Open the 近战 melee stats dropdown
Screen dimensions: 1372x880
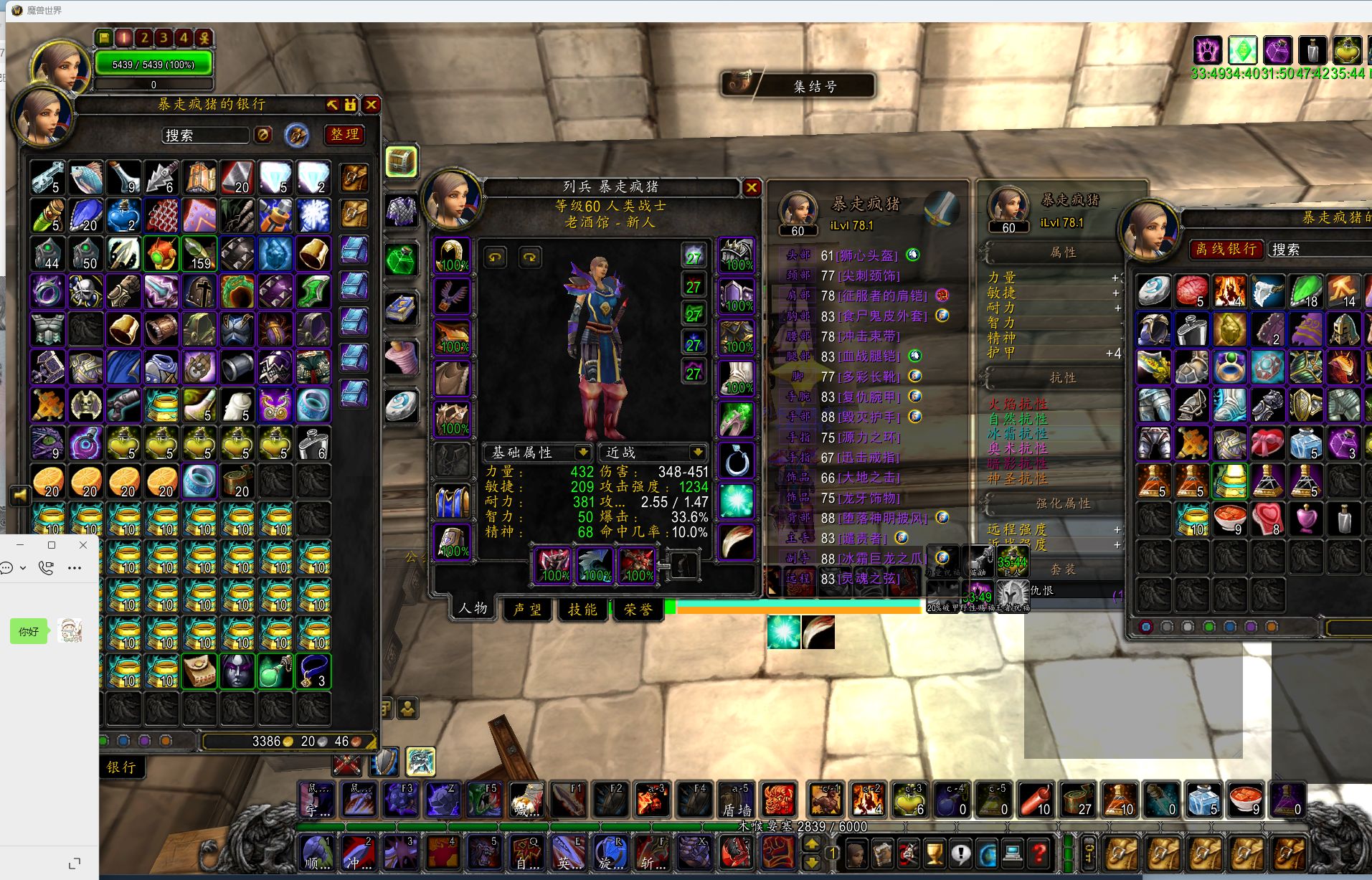696,453
